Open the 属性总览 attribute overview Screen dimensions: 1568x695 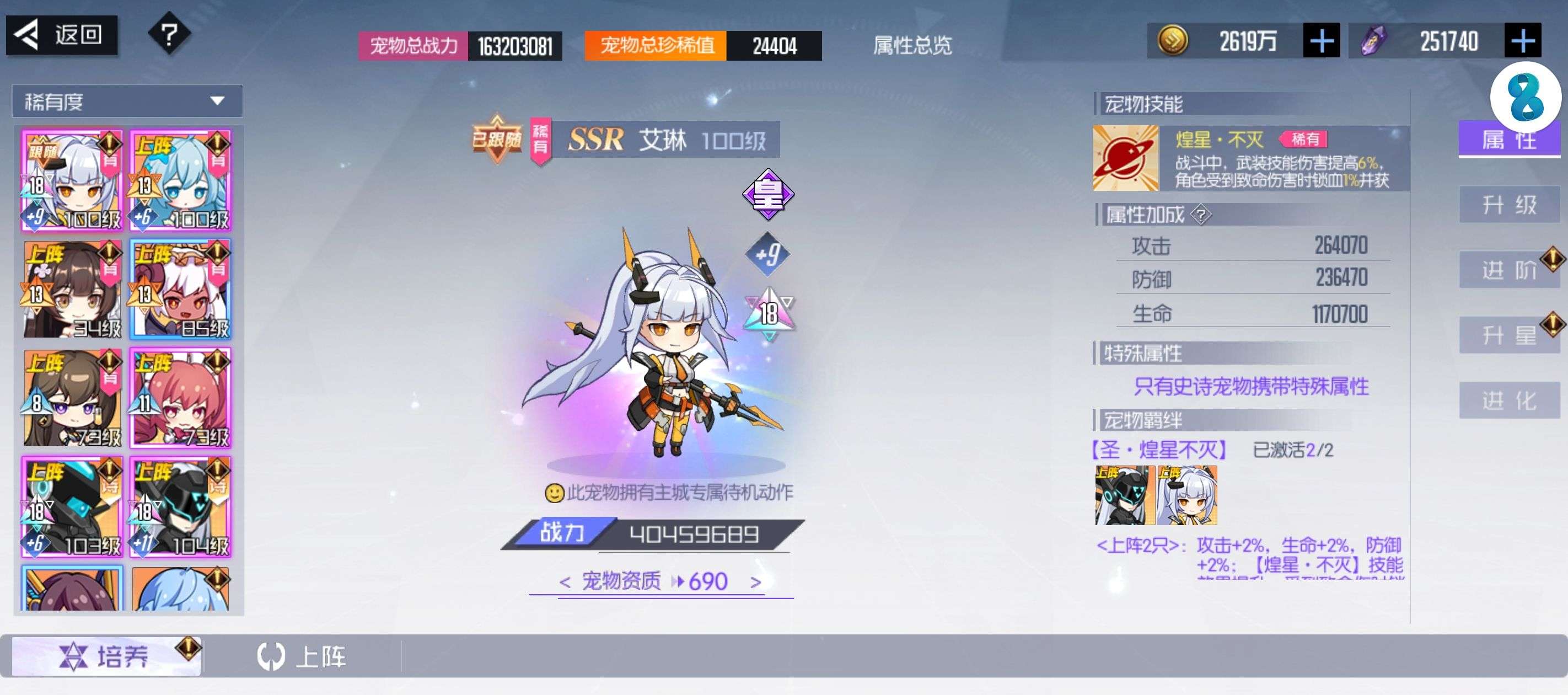point(911,45)
